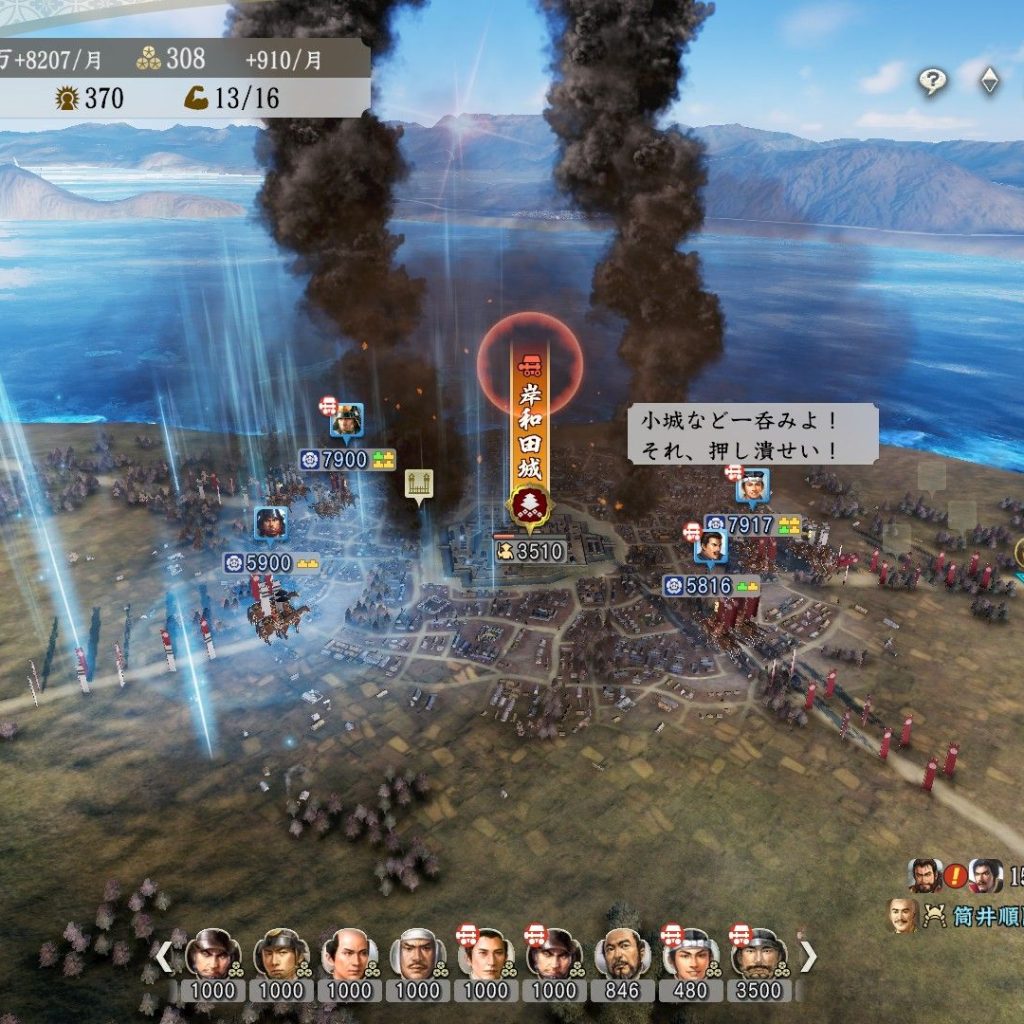Choose the officer portrait with 480 troops
Viewport: 1024px width, 1024px height.
(x=688, y=955)
